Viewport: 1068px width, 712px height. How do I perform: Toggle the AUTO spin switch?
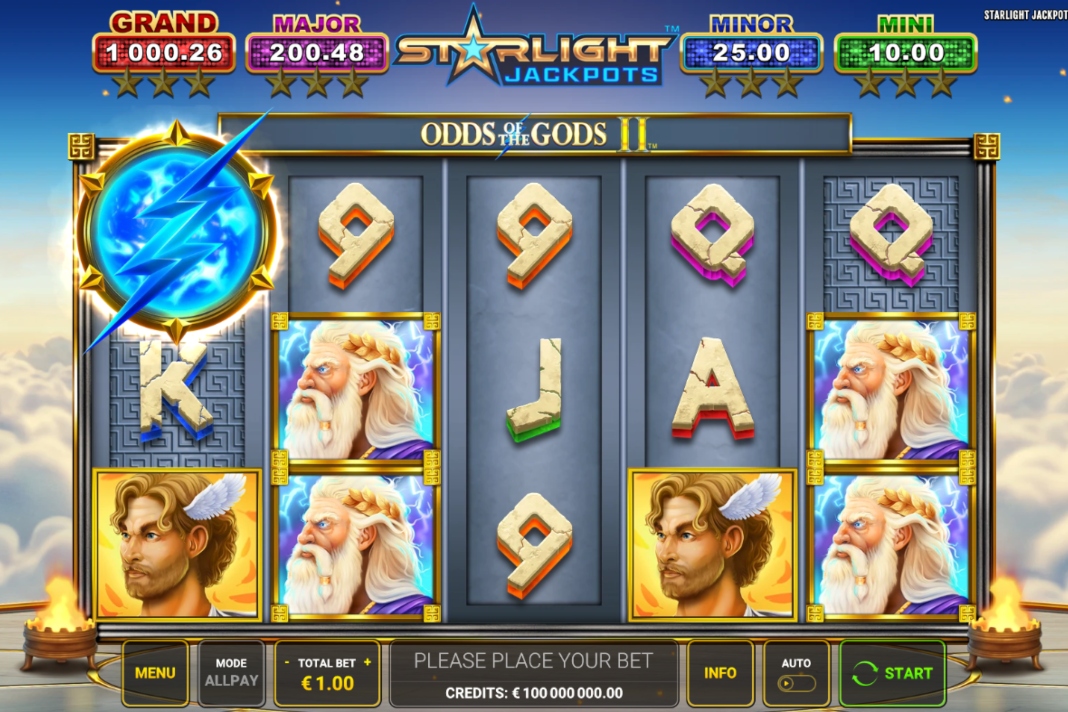click(x=797, y=684)
